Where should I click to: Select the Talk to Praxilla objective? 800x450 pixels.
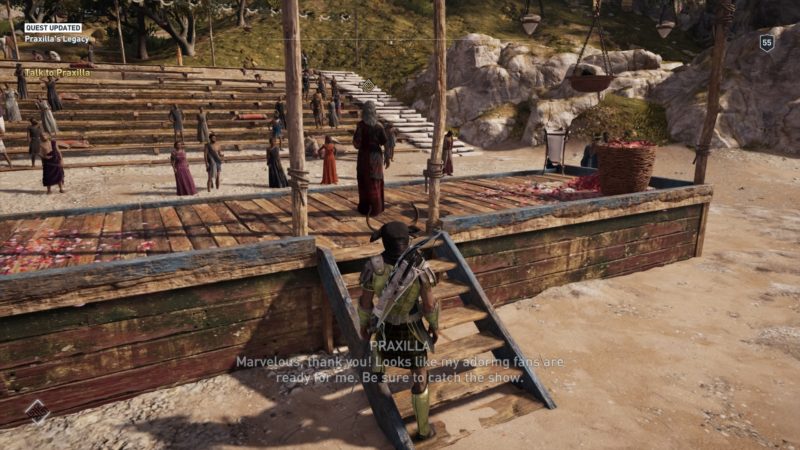(x=57, y=72)
